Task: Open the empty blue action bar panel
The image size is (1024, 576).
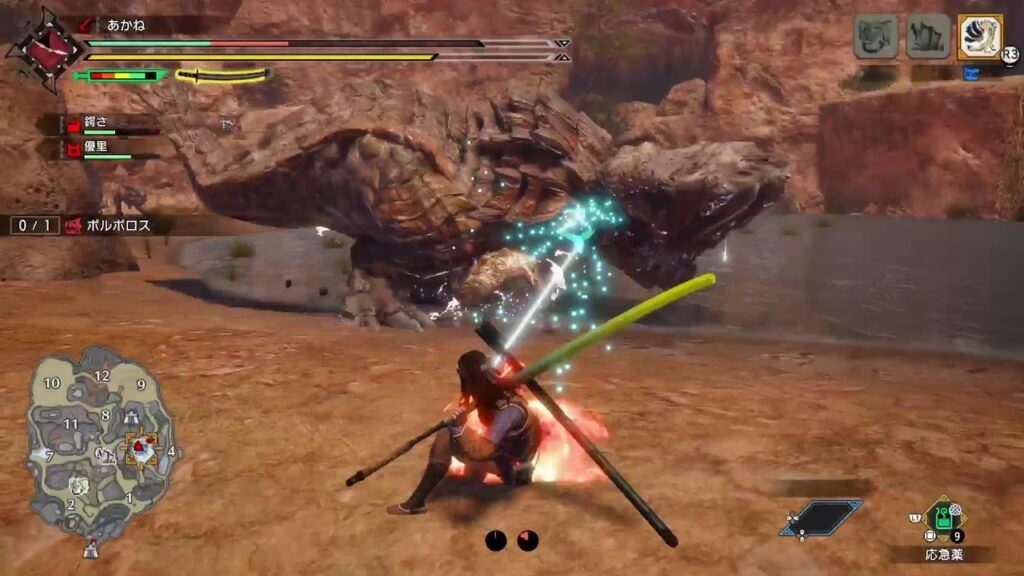Action: [823, 517]
